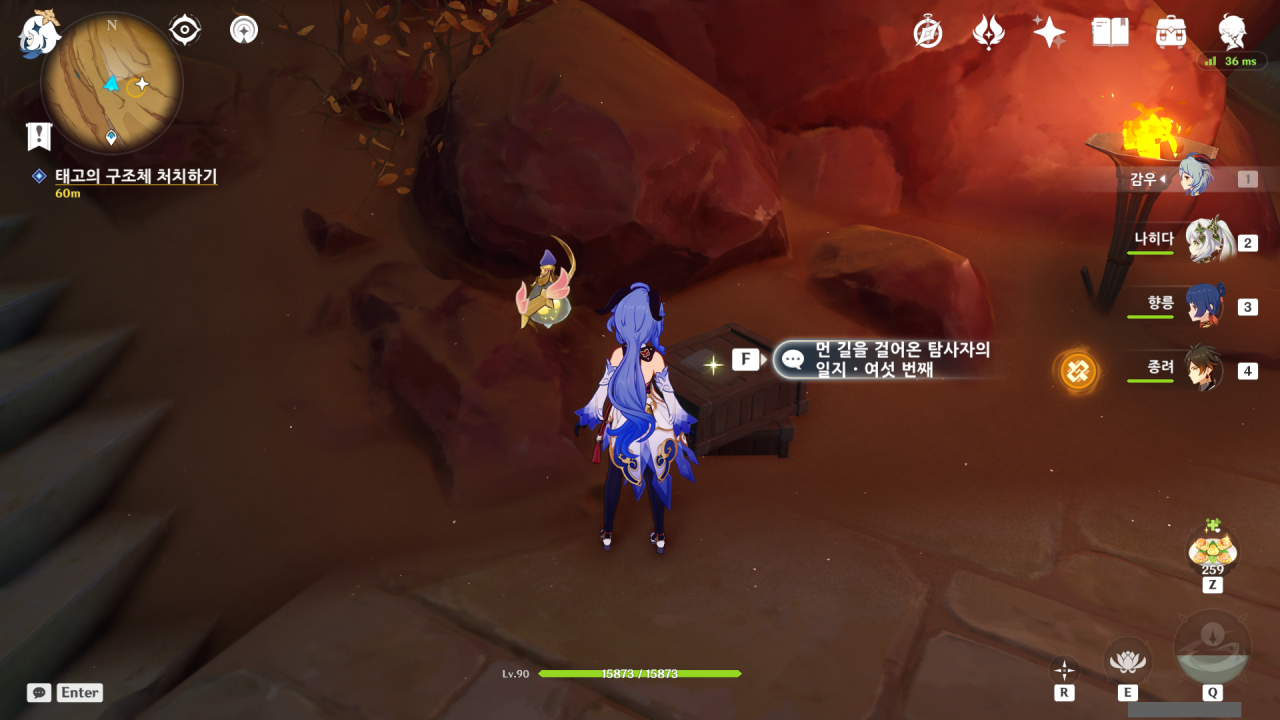This screenshot has height=720, width=1280.
Task: Activate the lotus elemental skill
Action: [1127, 661]
